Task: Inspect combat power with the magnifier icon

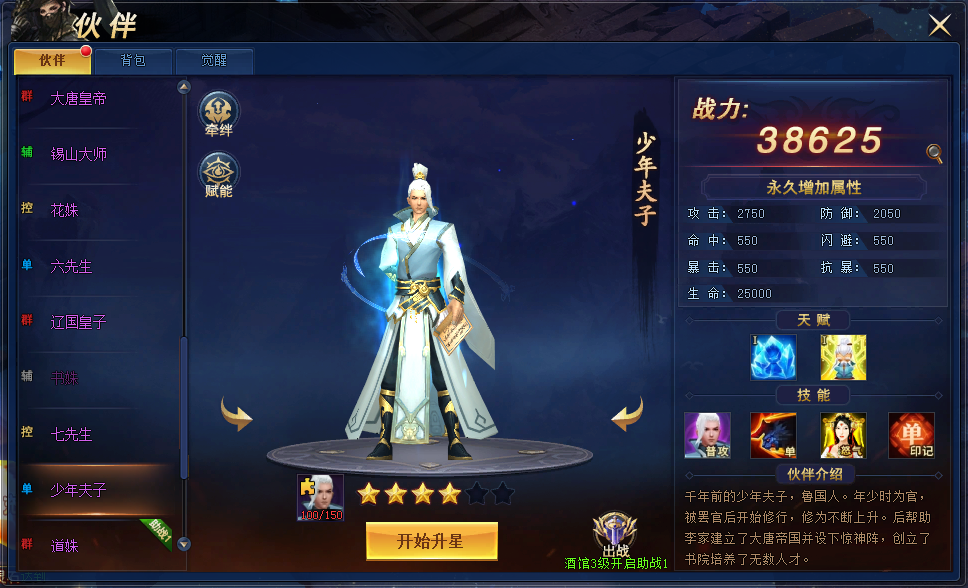Action: (x=934, y=153)
